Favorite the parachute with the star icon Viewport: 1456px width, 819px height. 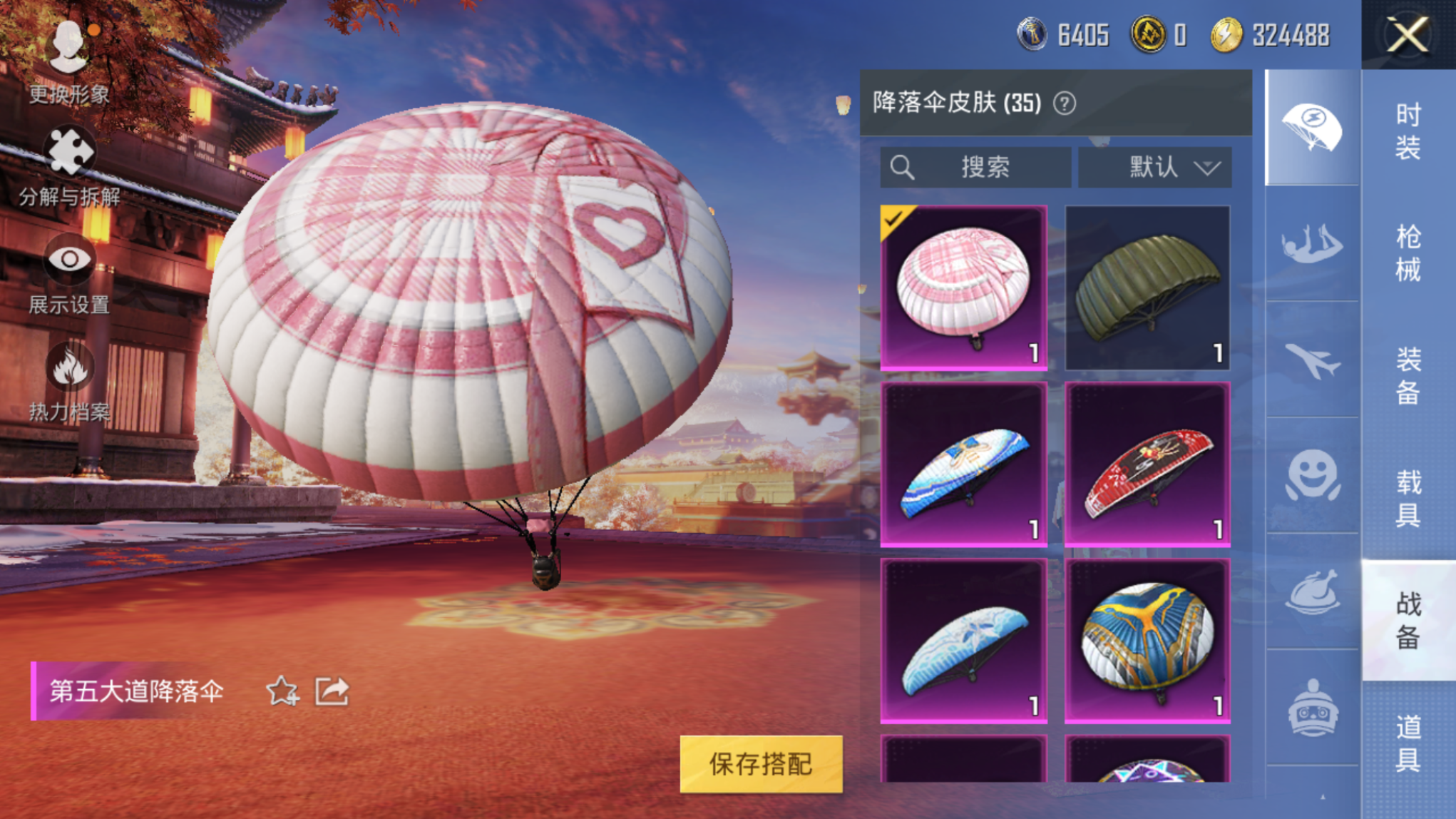(x=282, y=691)
